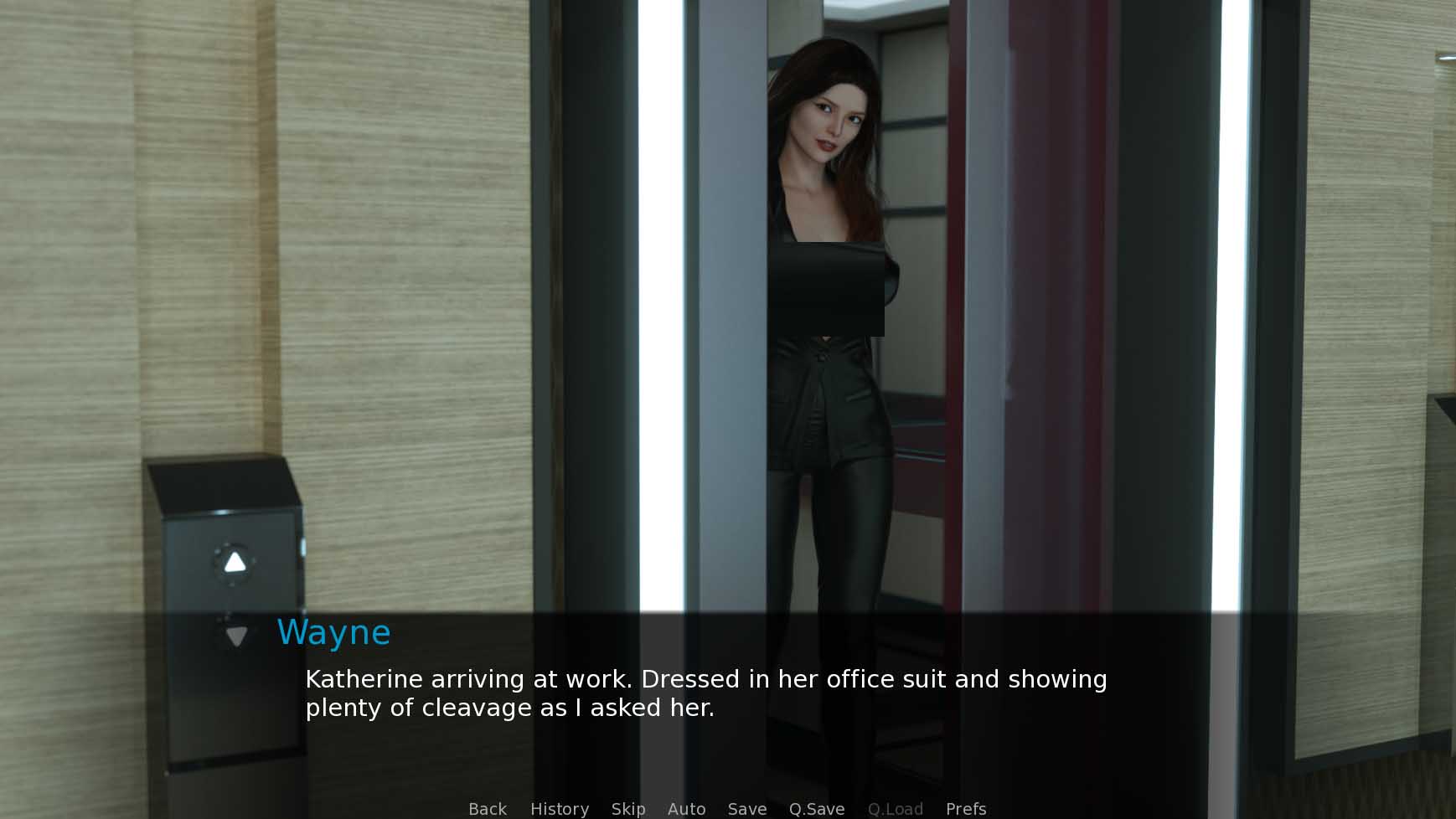Click Q.Load to restore last quick save

coord(896,807)
